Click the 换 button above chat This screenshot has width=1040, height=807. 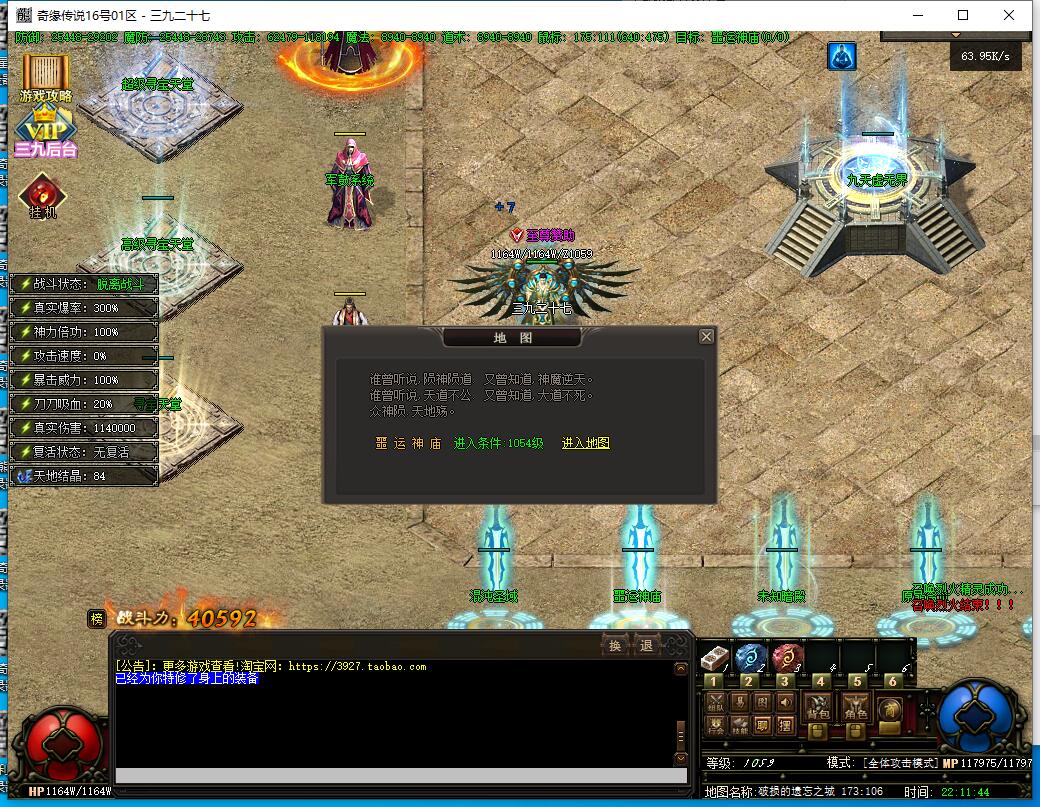615,646
